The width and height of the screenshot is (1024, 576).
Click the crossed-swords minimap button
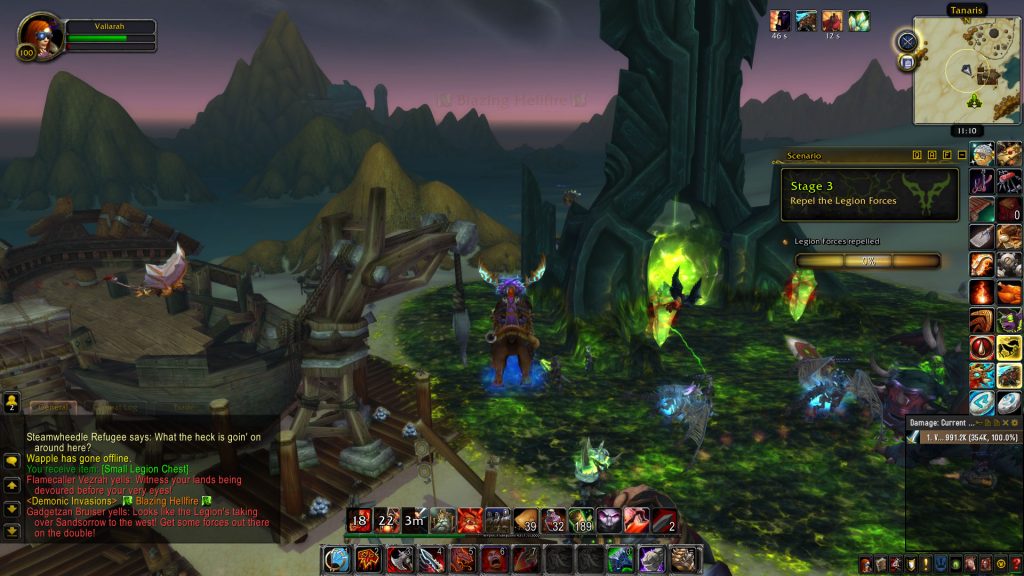tap(907, 41)
